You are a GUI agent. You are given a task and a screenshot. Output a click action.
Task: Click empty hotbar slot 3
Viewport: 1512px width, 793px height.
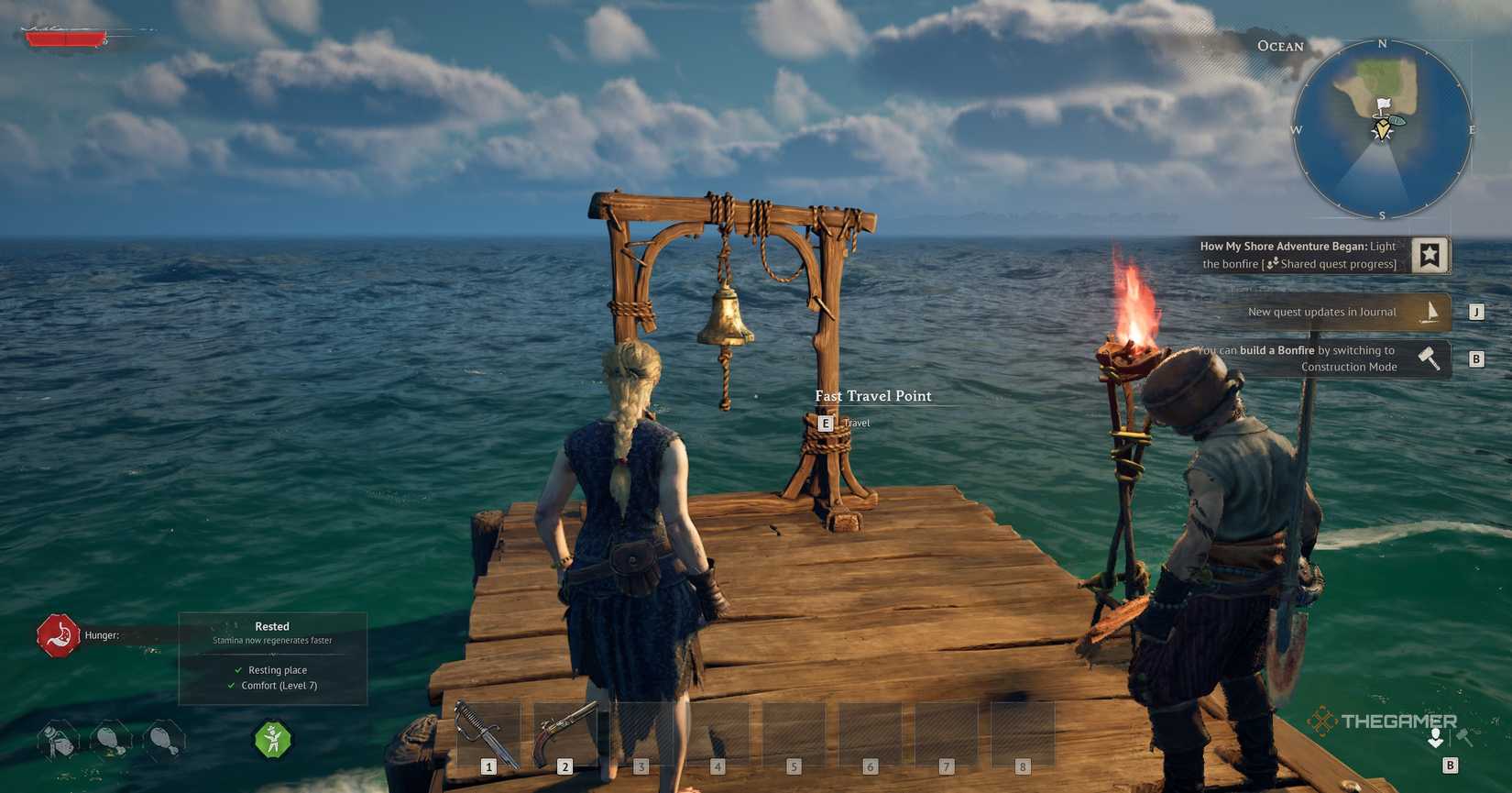(x=641, y=732)
